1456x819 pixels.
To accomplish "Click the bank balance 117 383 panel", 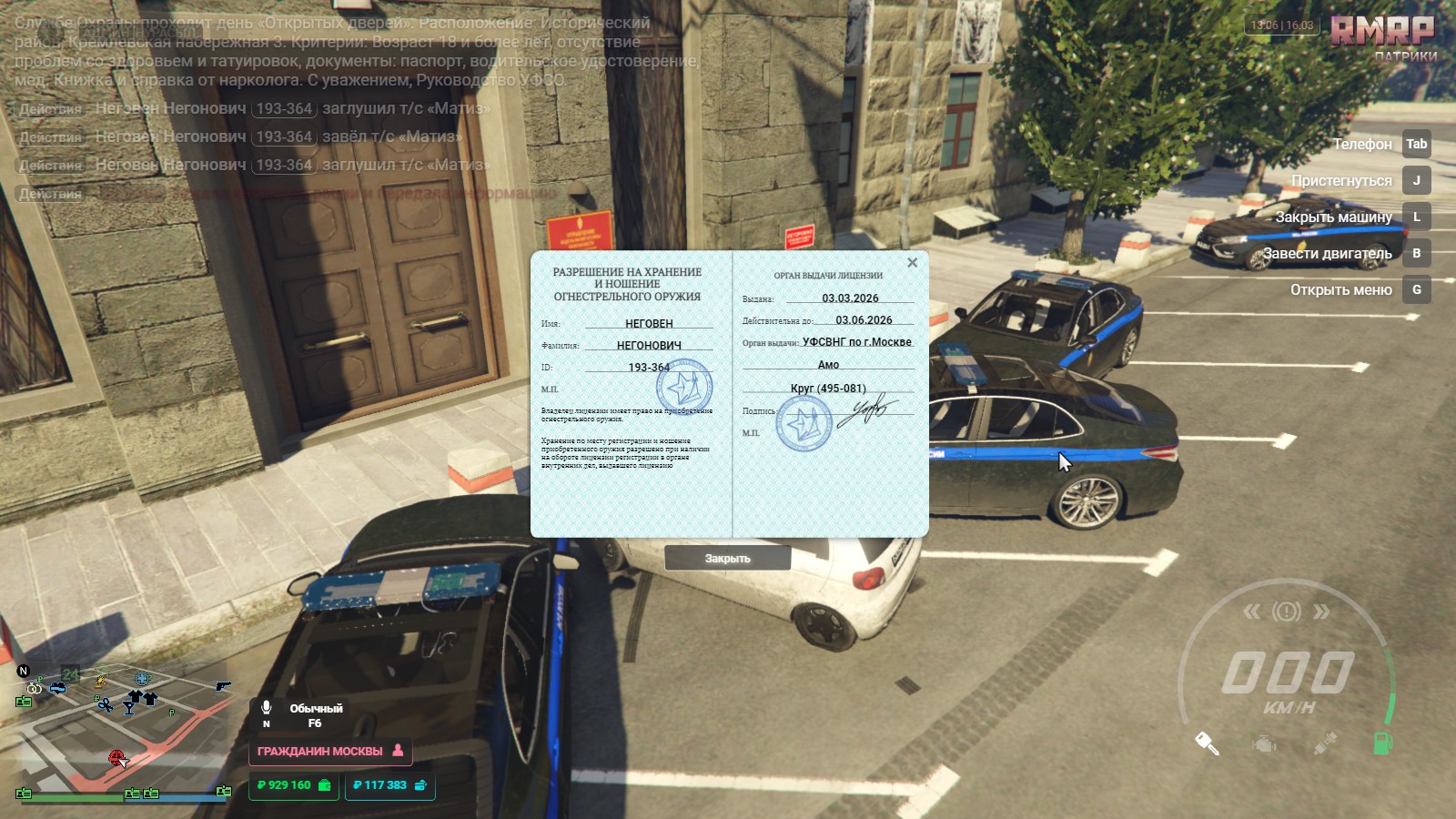I will [389, 785].
